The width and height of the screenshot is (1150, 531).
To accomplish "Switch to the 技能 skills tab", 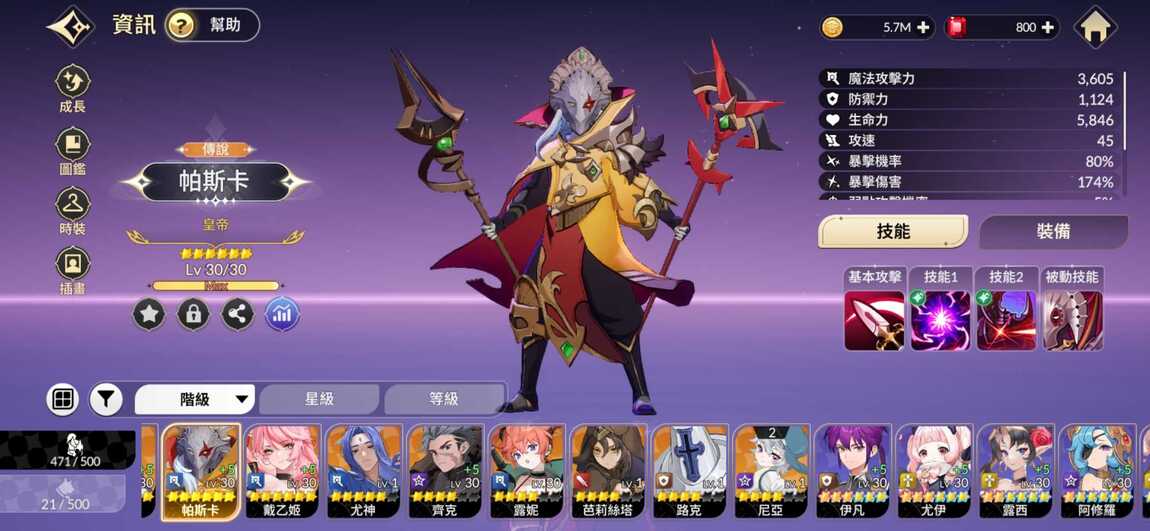I will 893,232.
